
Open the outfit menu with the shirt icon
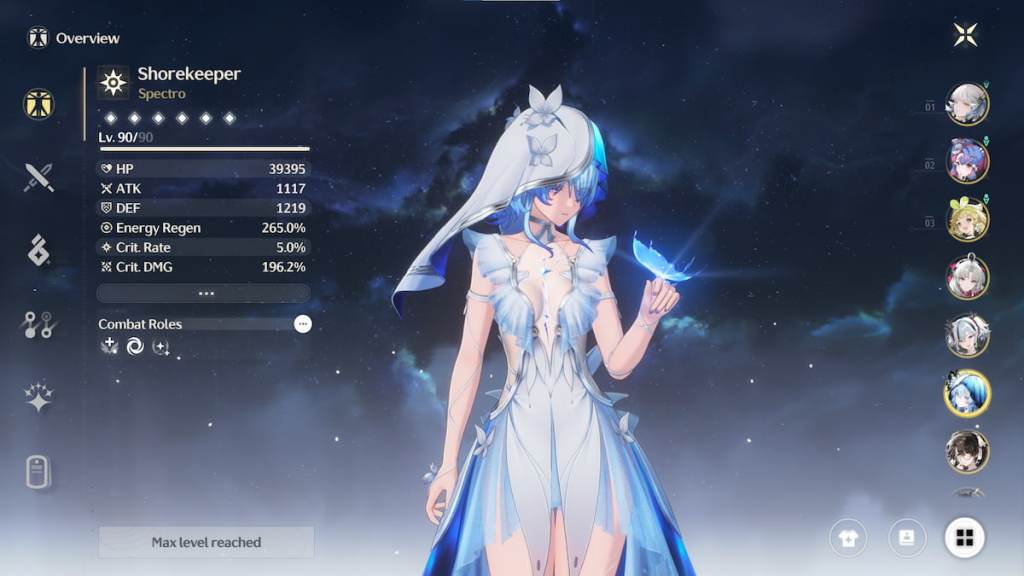tap(848, 538)
